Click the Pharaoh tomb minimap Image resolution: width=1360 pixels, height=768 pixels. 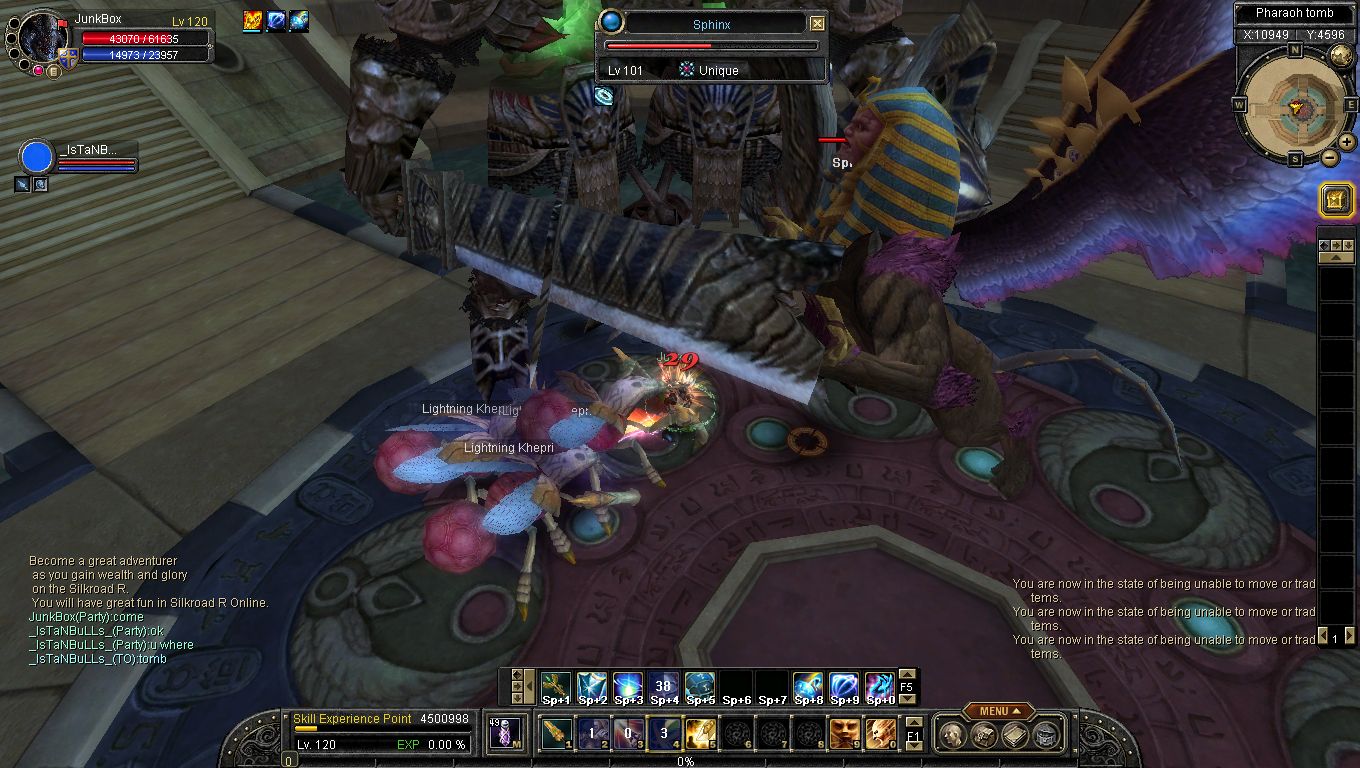point(1295,104)
